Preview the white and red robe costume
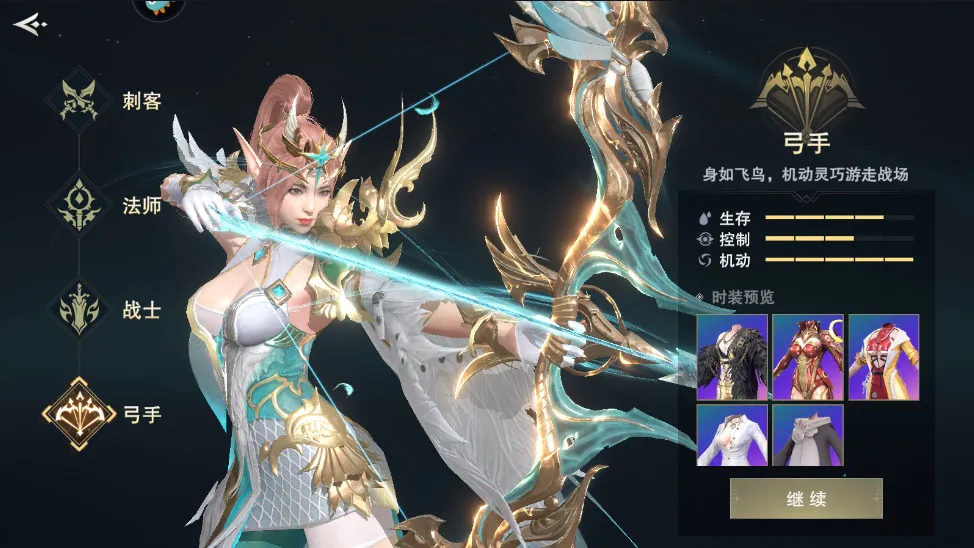974x548 pixels. pos(884,357)
